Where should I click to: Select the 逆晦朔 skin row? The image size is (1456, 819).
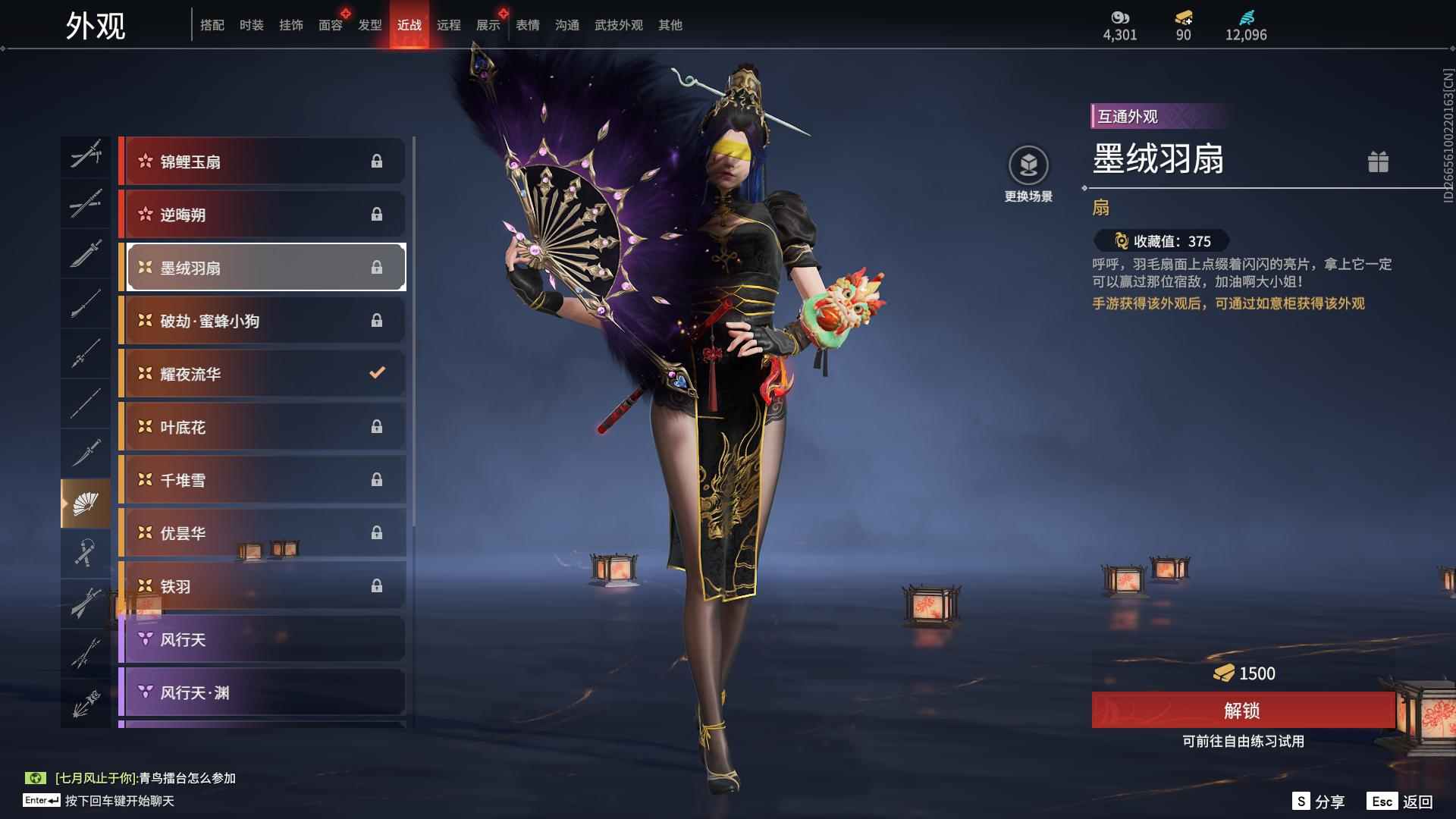point(262,215)
